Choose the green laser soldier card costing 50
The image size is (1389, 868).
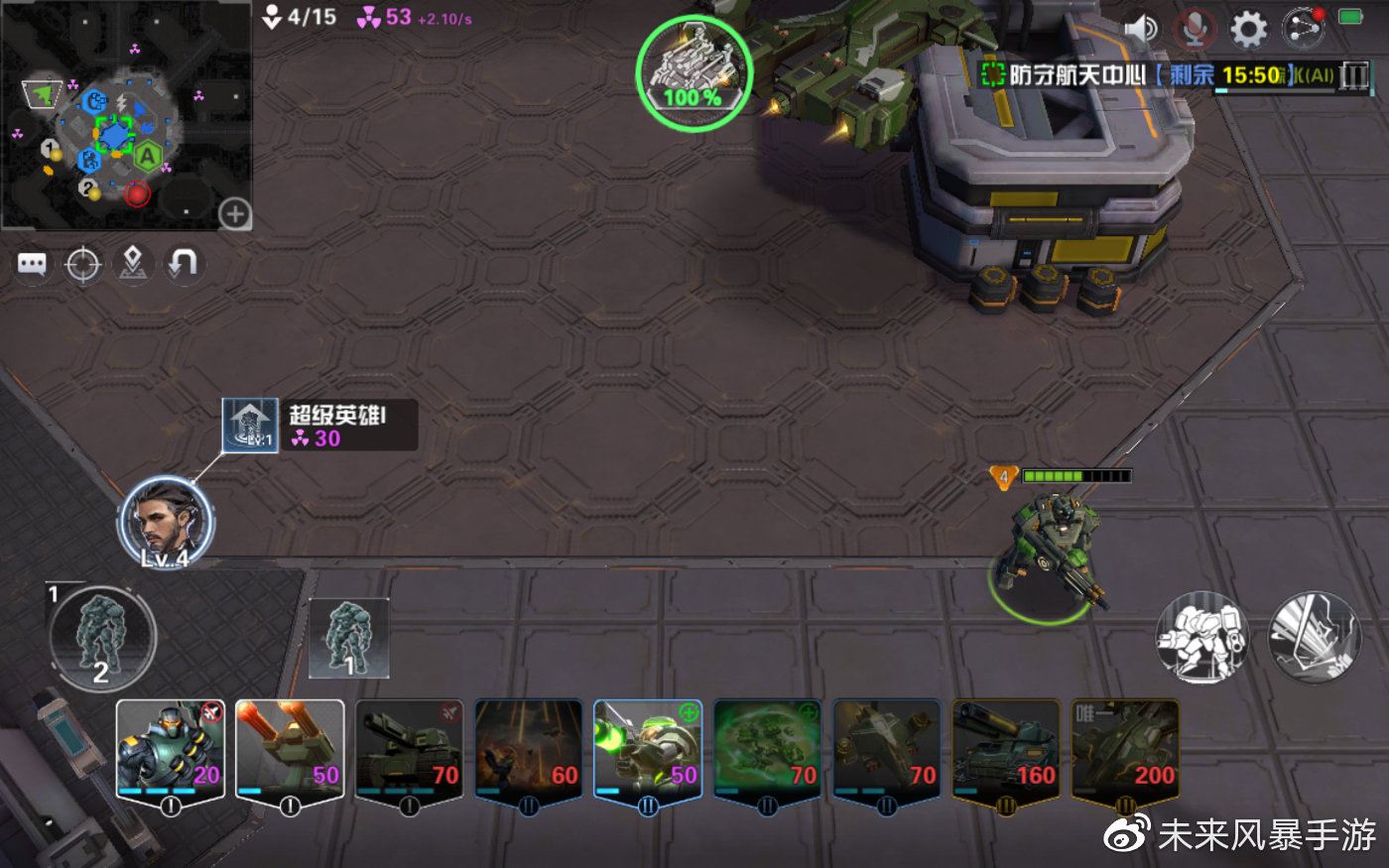tap(648, 750)
